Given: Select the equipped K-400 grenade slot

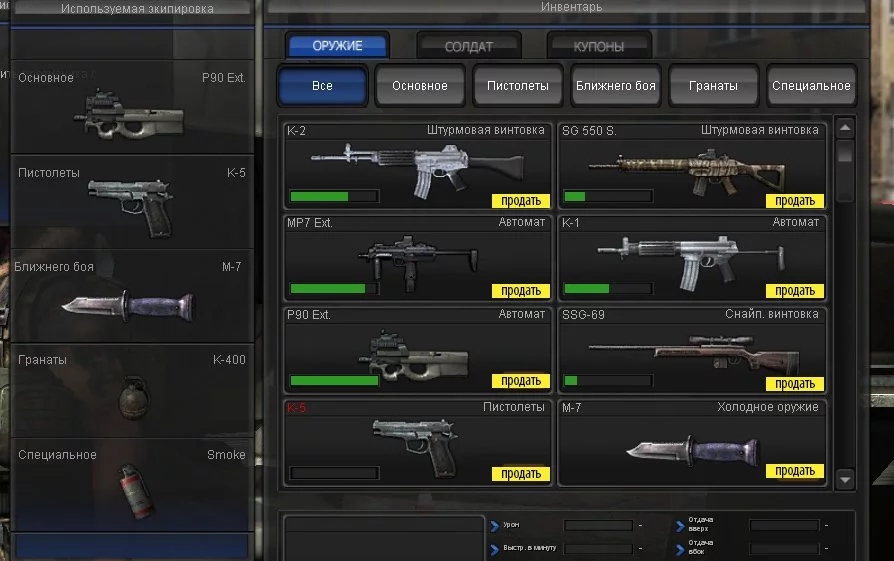Looking at the screenshot, I should [131, 390].
